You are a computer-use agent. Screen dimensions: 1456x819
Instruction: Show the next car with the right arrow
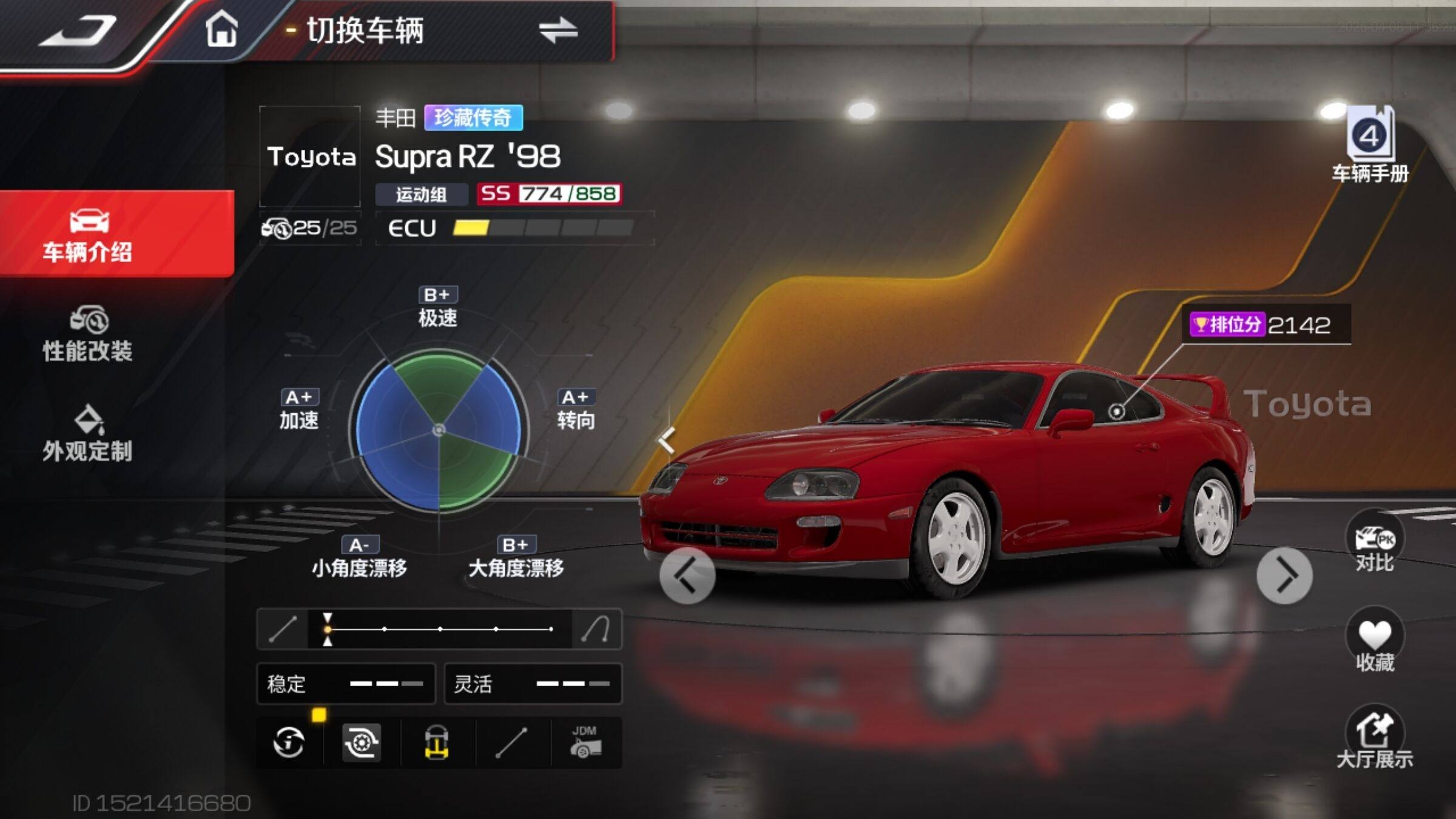tap(1284, 575)
